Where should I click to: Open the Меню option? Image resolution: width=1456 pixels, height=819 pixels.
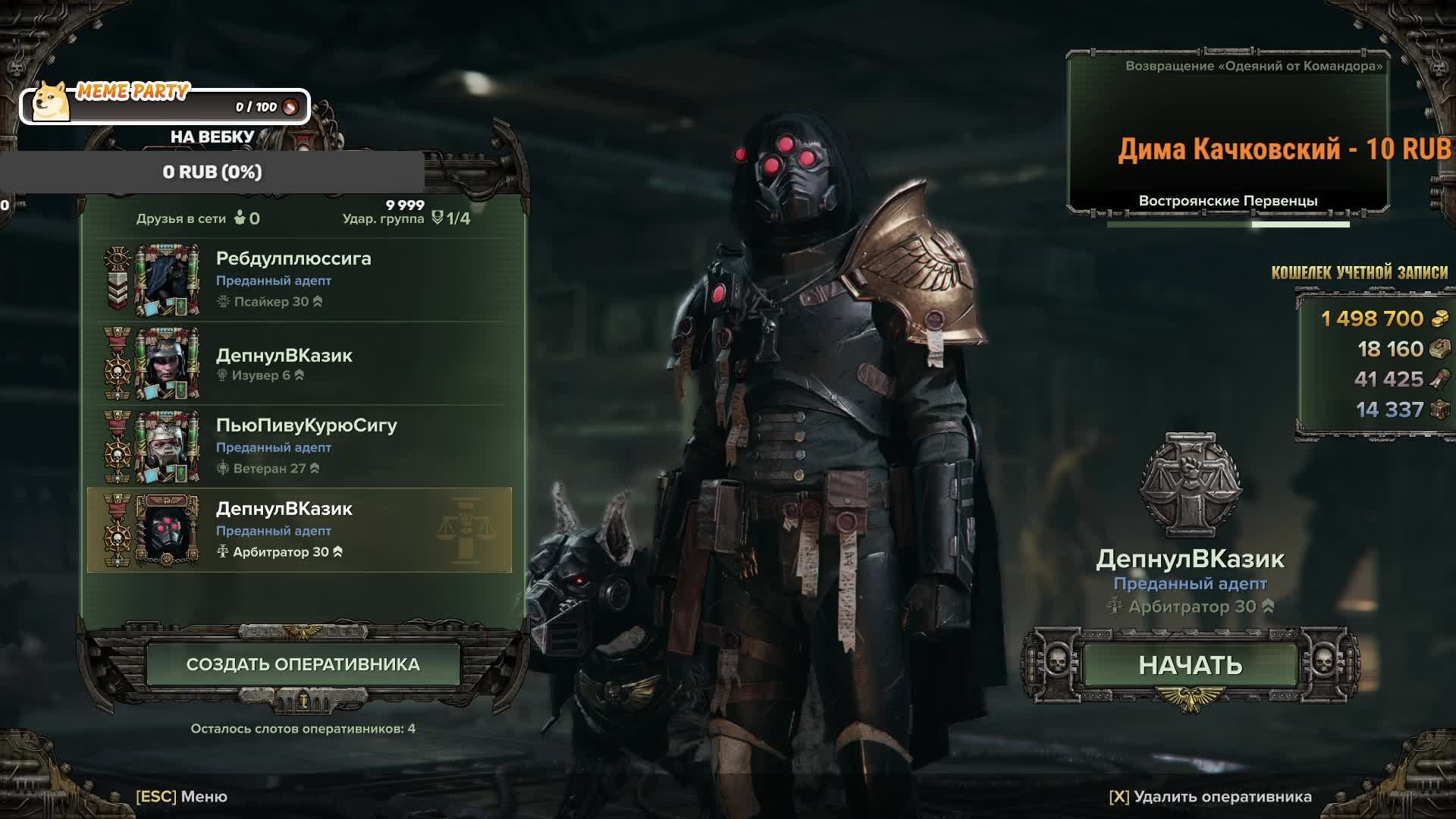coord(182,796)
